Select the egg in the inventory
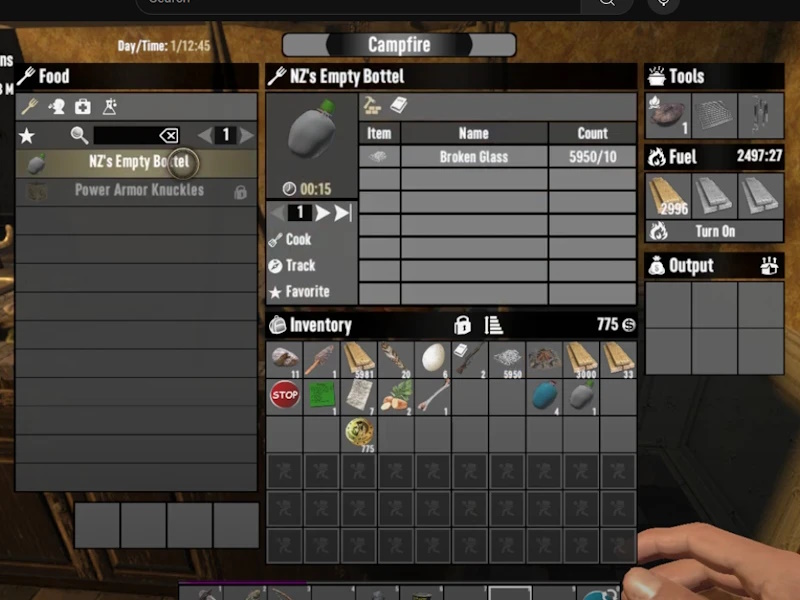 pyautogui.click(x=432, y=358)
